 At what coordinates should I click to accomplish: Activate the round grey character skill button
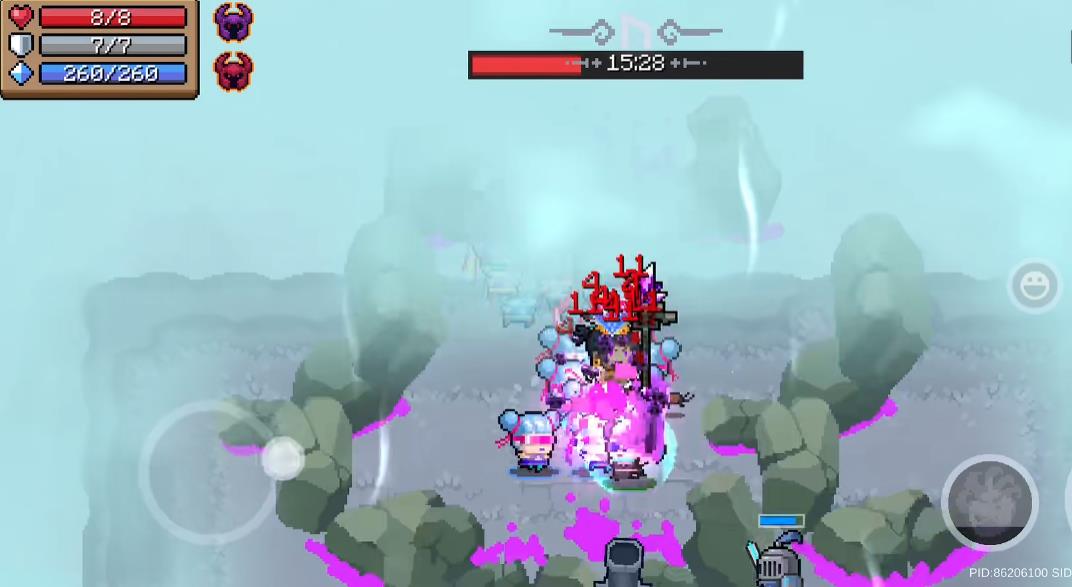pos(989,502)
